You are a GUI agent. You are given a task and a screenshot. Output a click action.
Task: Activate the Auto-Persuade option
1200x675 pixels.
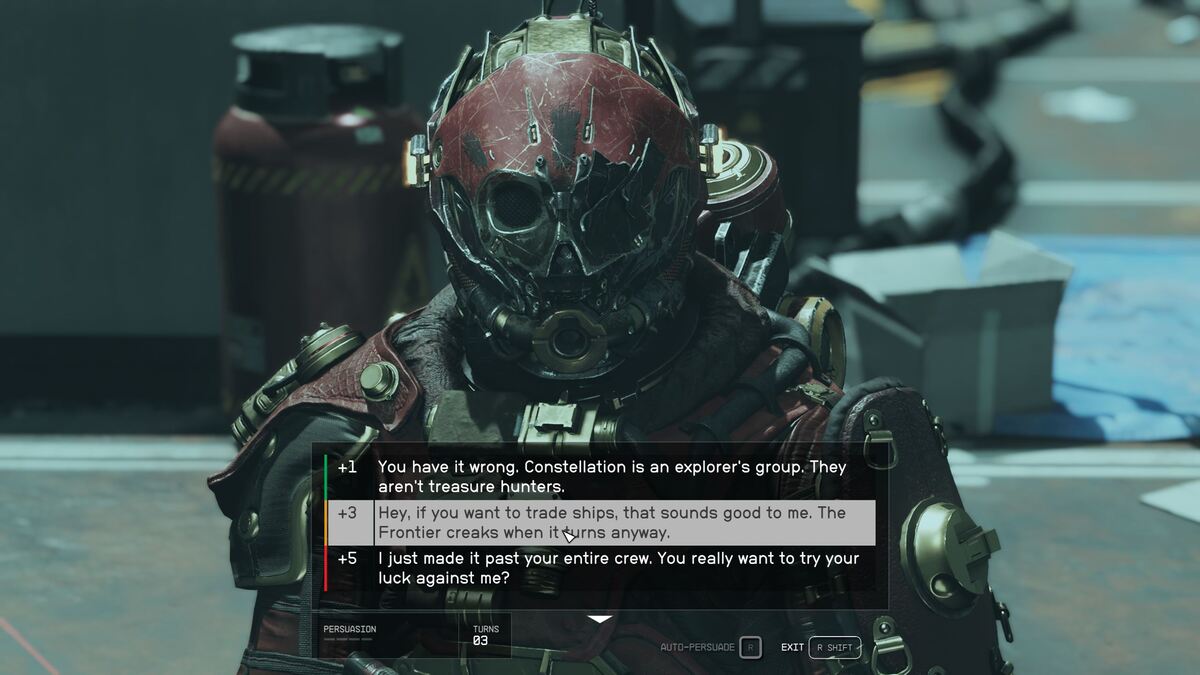pos(710,647)
